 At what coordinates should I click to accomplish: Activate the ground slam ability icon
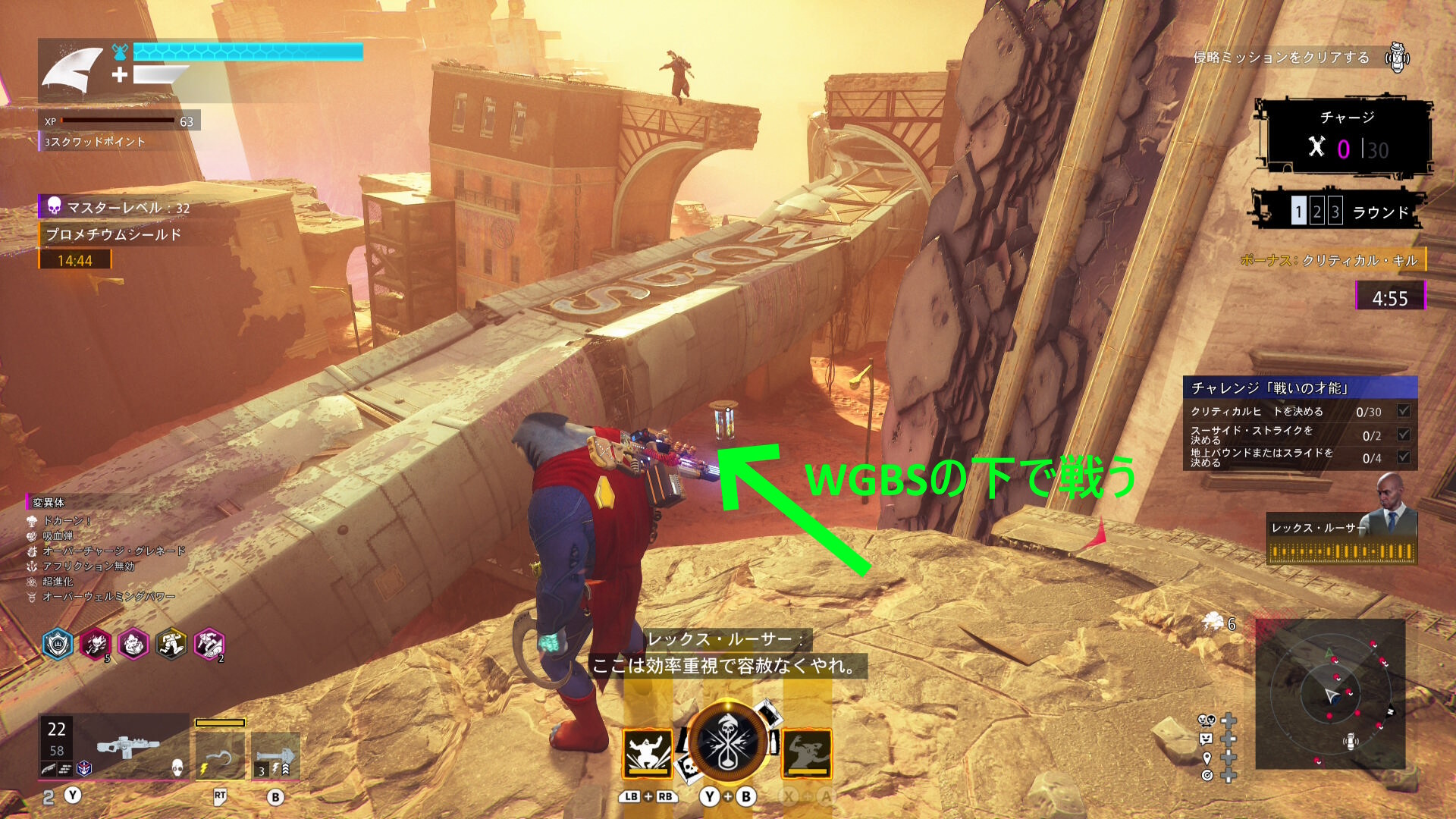(647, 753)
